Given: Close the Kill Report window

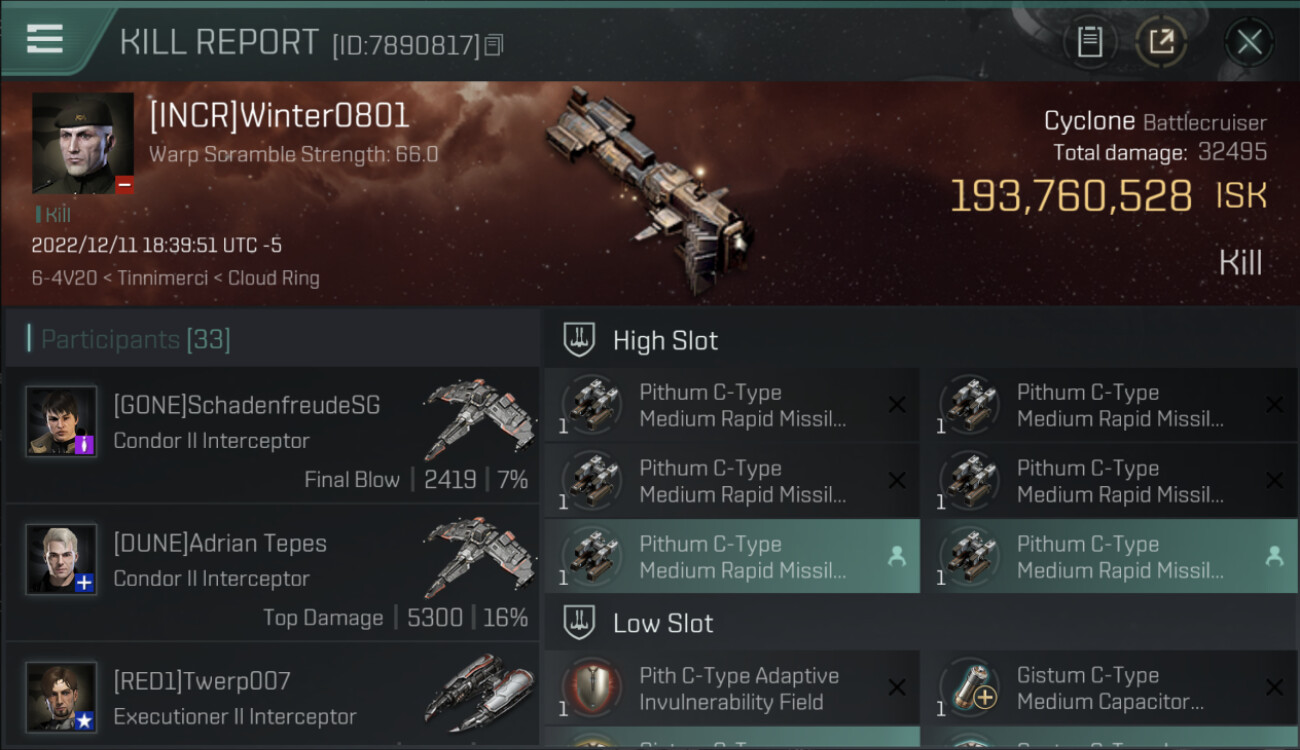Looking at the screenshot, I should click(x=1249, y=42).
